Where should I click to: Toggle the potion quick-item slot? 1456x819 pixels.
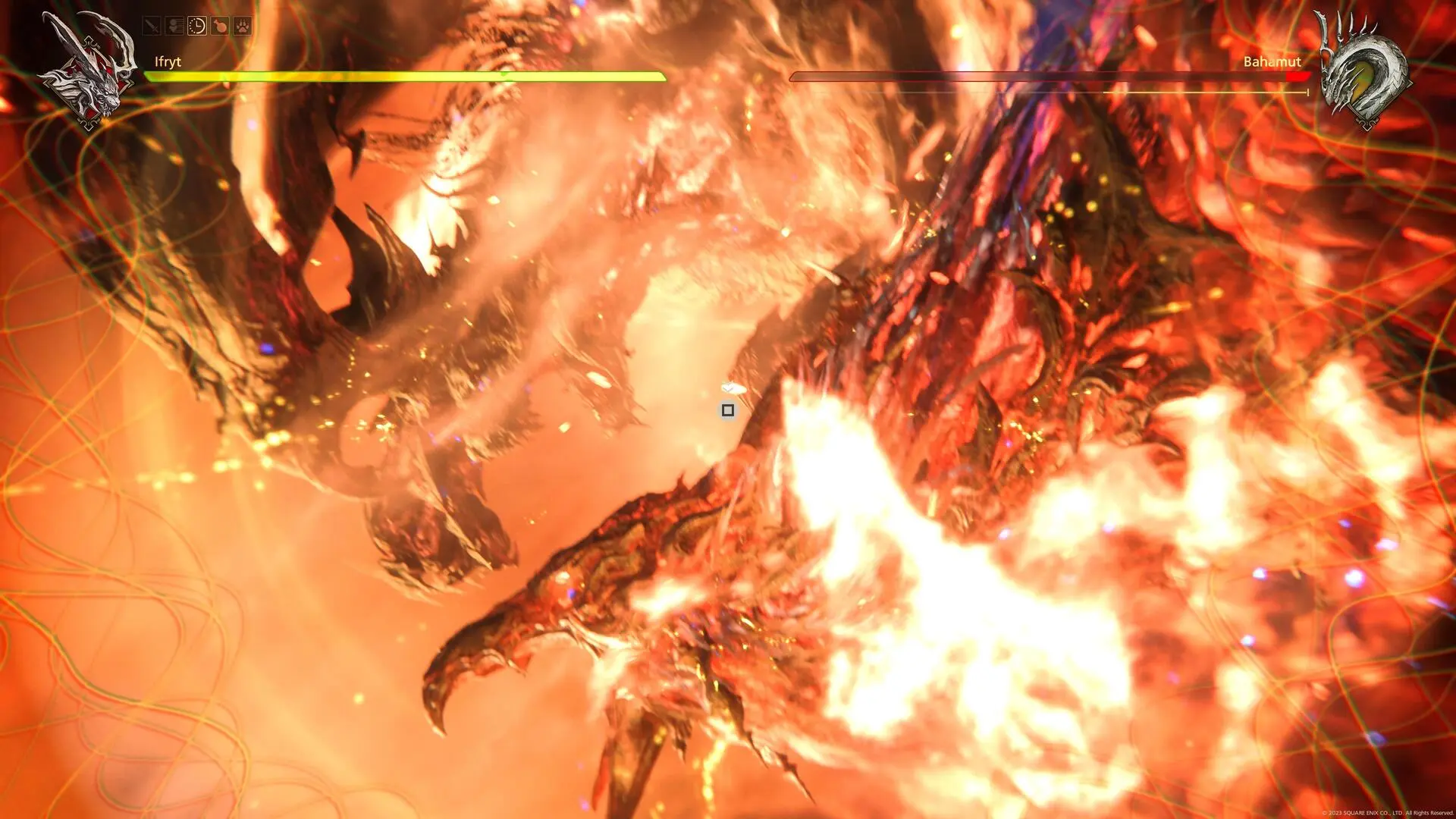(220, 25)
